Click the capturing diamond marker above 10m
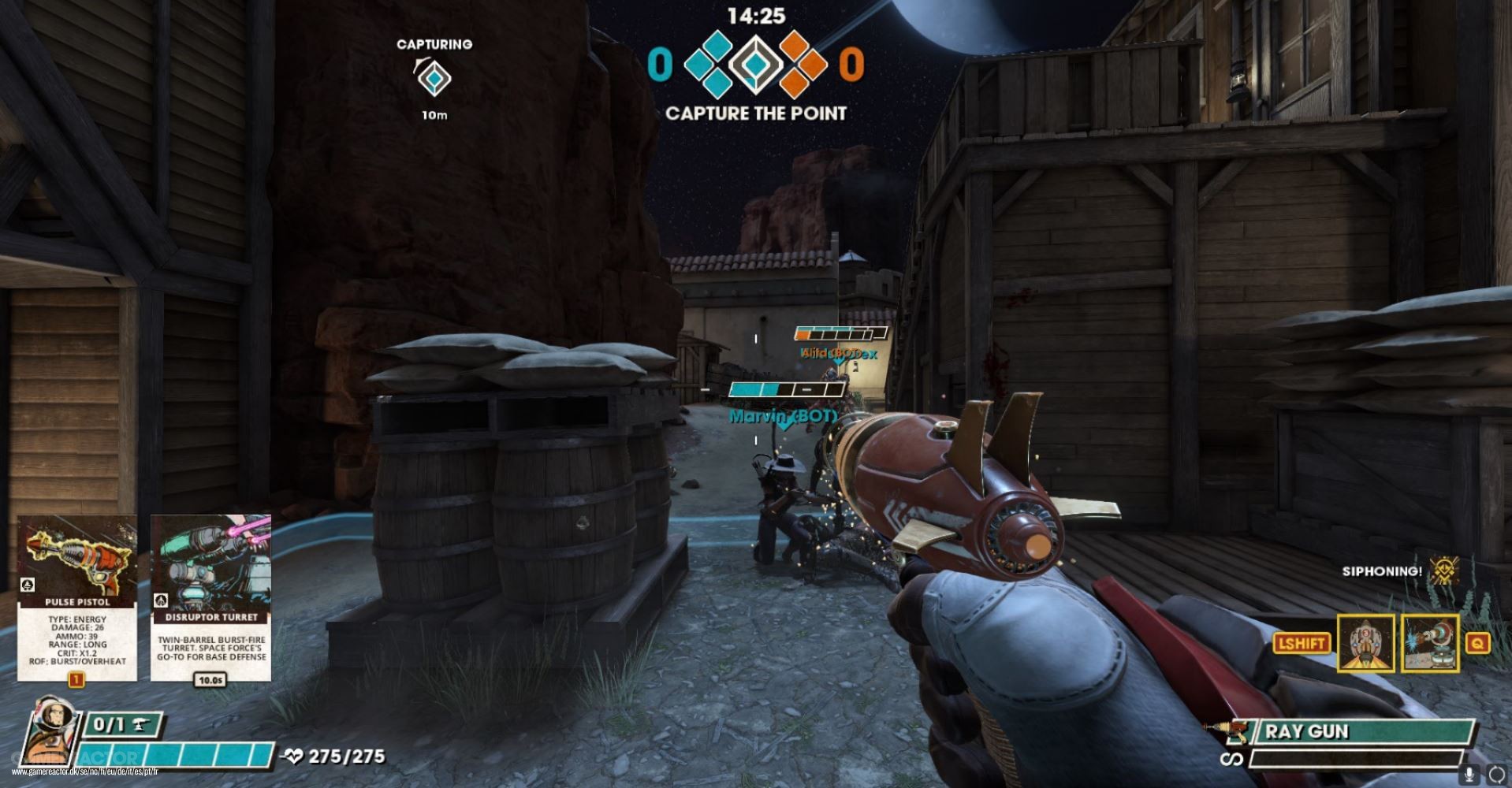This screenshot has height=788, width=1512. tap(434, 79)
